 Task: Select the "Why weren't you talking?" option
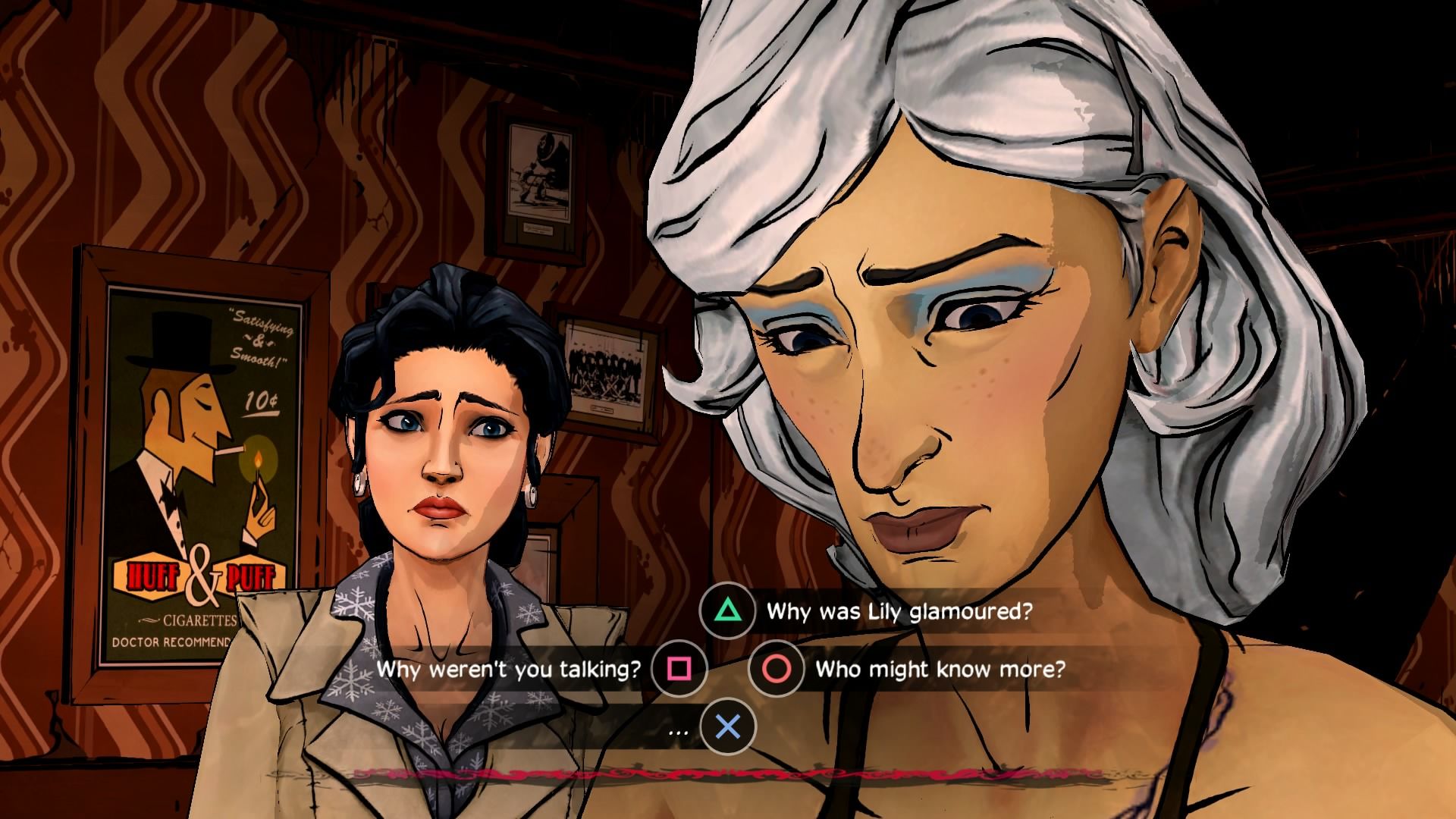[509, 669]
